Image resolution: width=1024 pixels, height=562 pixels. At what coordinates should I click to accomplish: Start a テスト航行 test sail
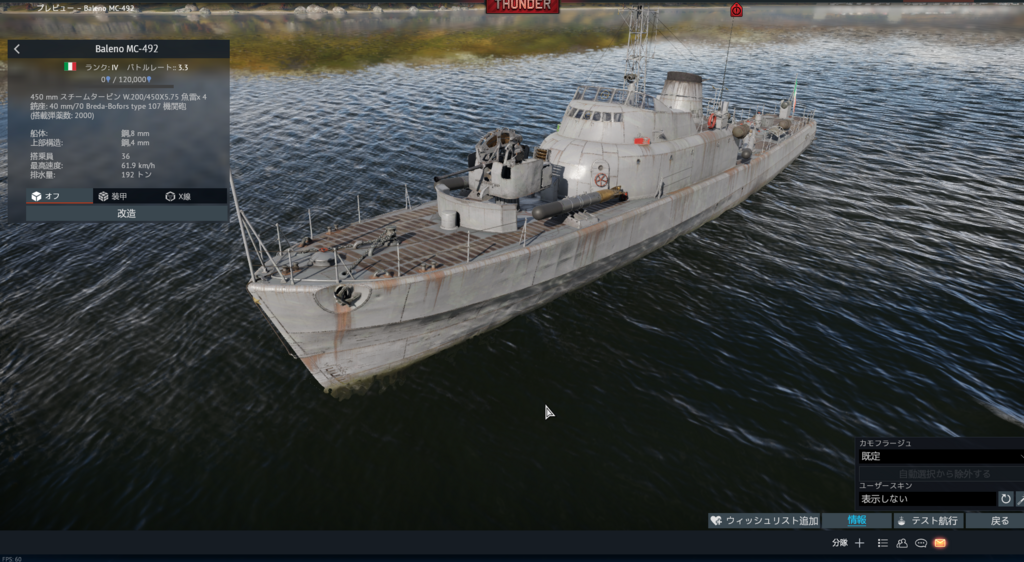click(x=927, y=520)
